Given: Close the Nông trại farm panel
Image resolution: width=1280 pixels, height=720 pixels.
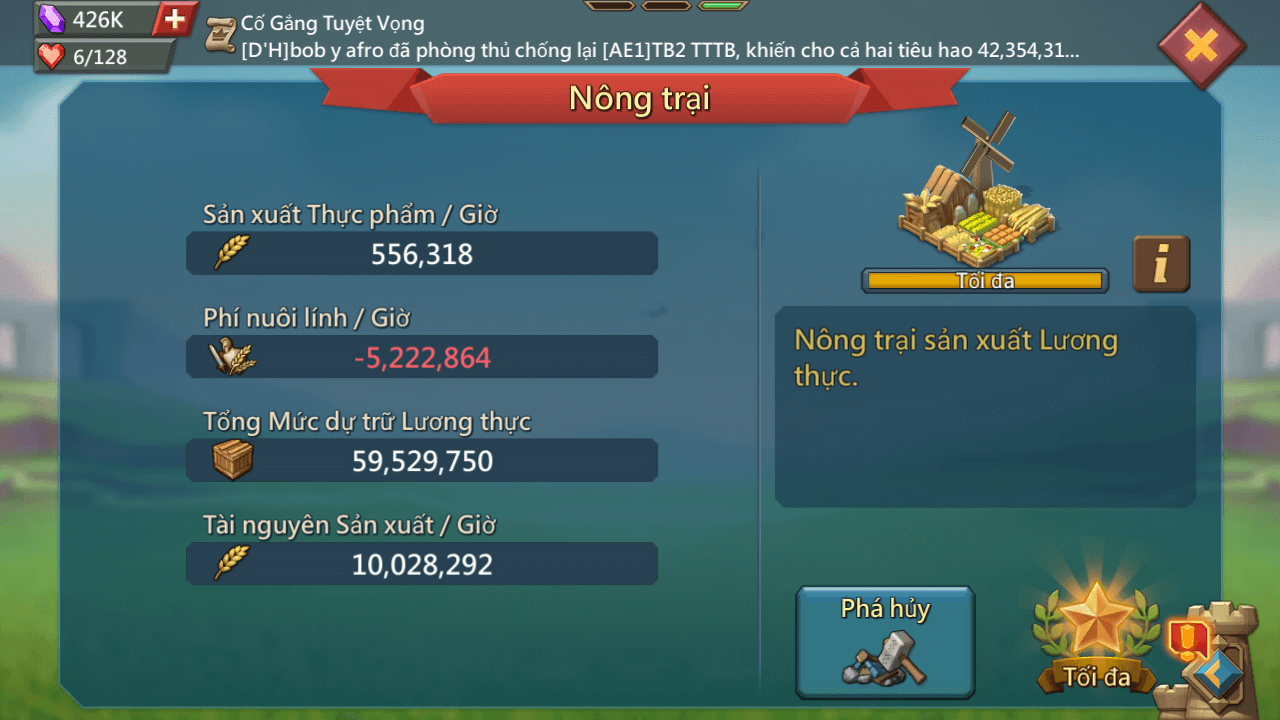Looking at the screenshot, I should click(1201, 45).
